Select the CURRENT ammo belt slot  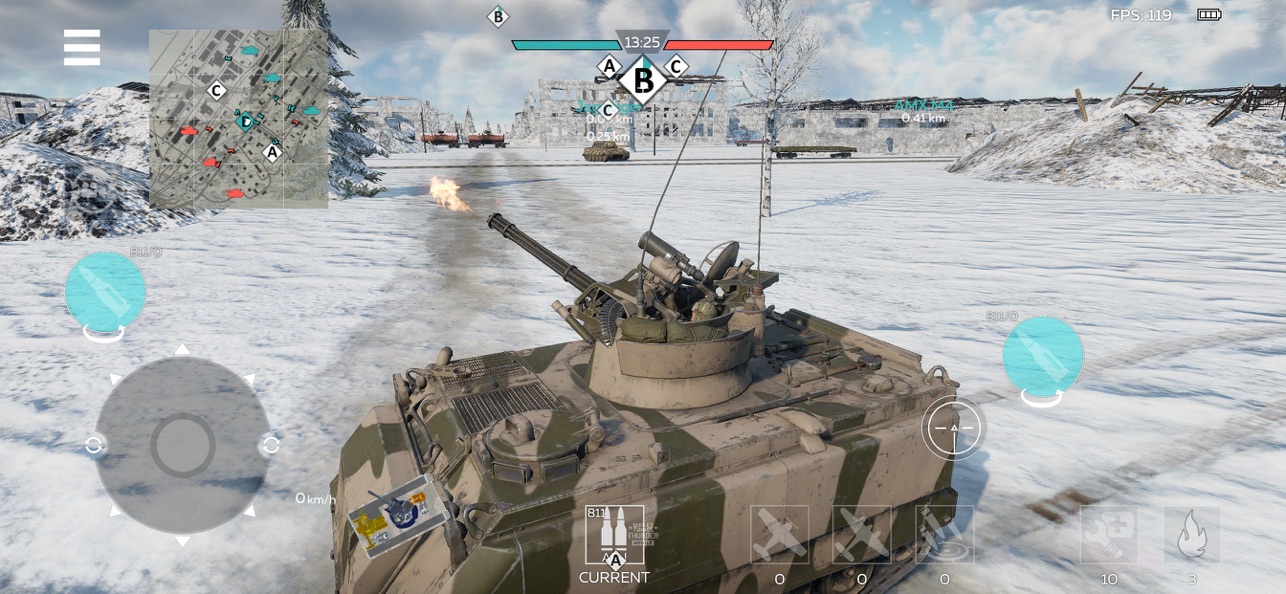click(x=614, y=536)
